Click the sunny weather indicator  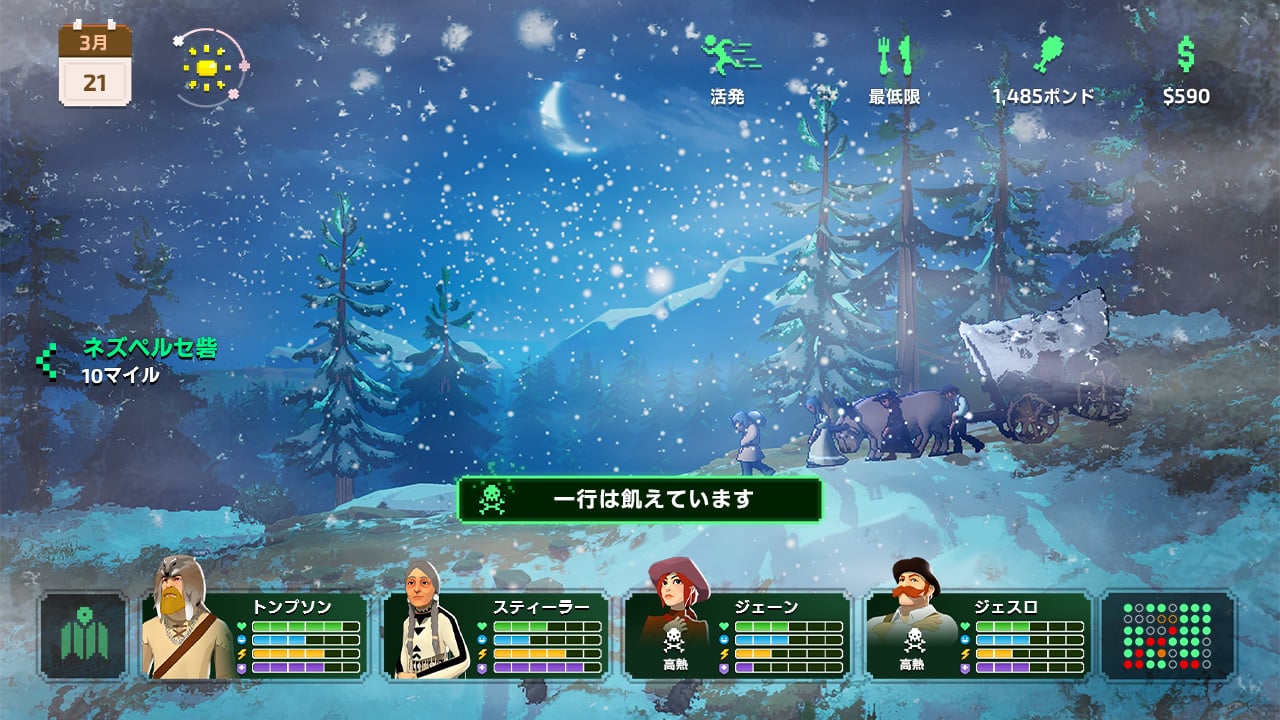[207, 68]
